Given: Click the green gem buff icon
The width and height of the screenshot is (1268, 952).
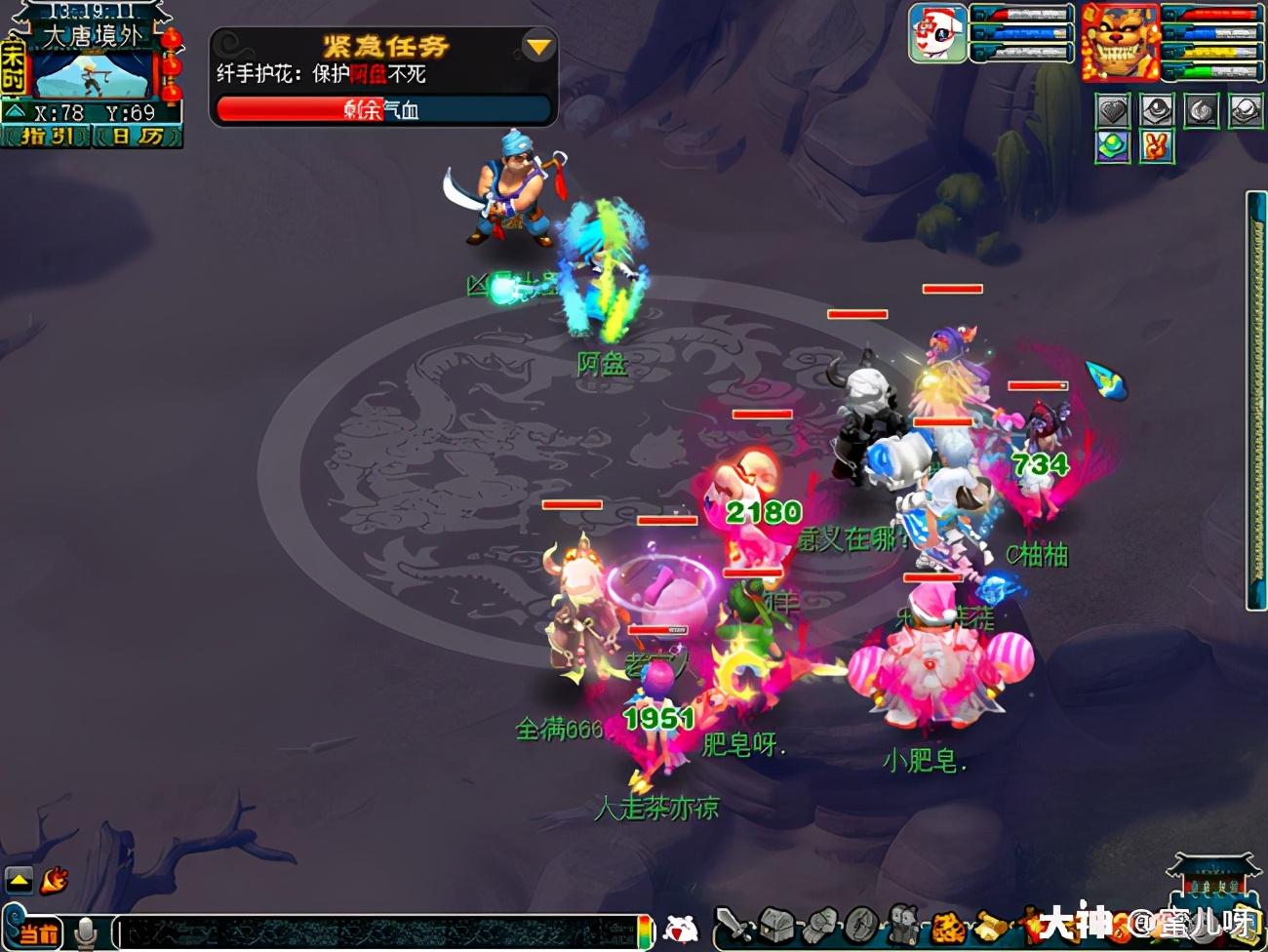Looking at the screenshot, I should pos(1113,147).
